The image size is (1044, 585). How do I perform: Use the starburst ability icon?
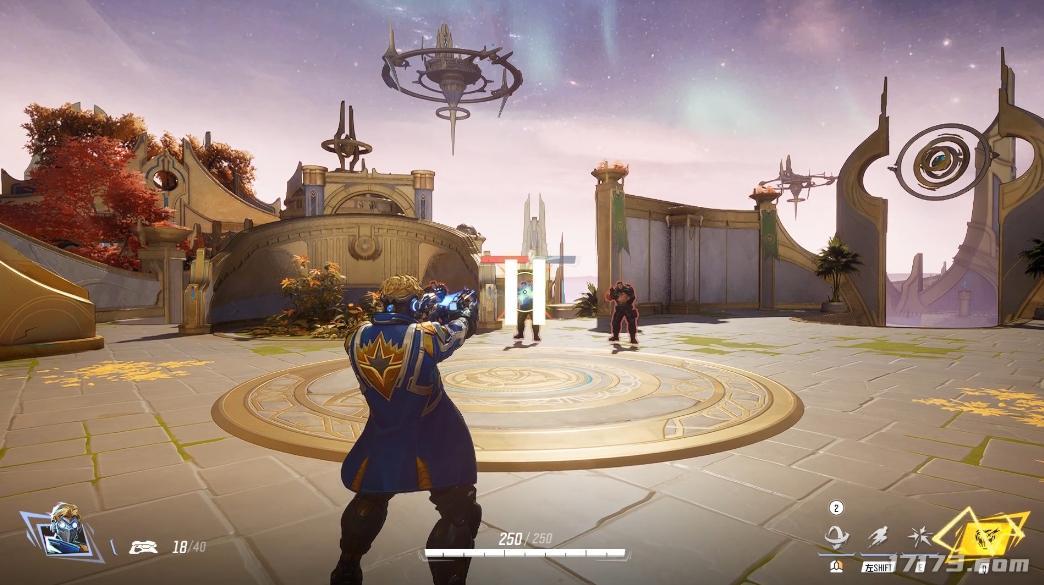(x=918, y=537)
